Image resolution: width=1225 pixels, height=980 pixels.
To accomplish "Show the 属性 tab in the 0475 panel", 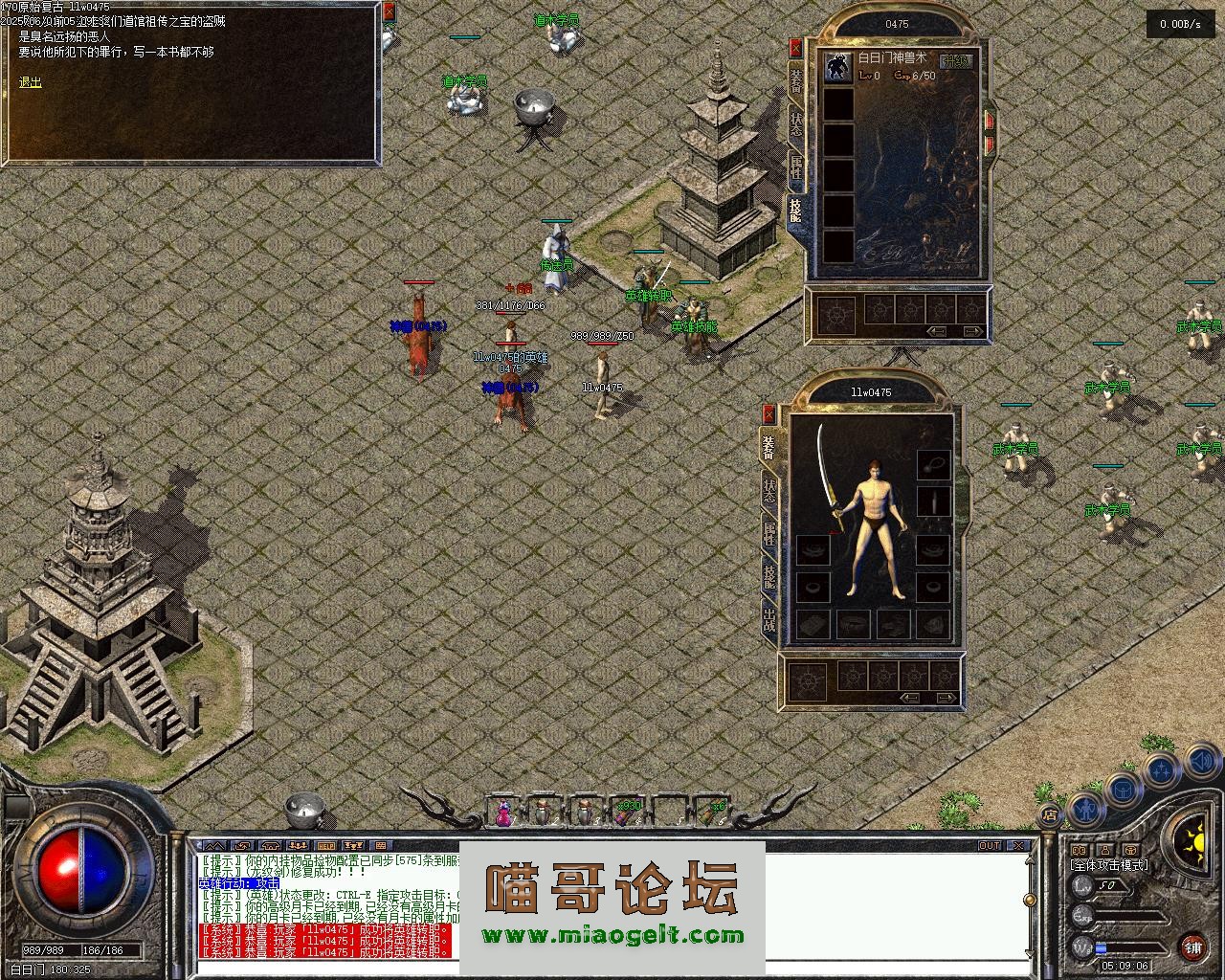I will (796, 167).
